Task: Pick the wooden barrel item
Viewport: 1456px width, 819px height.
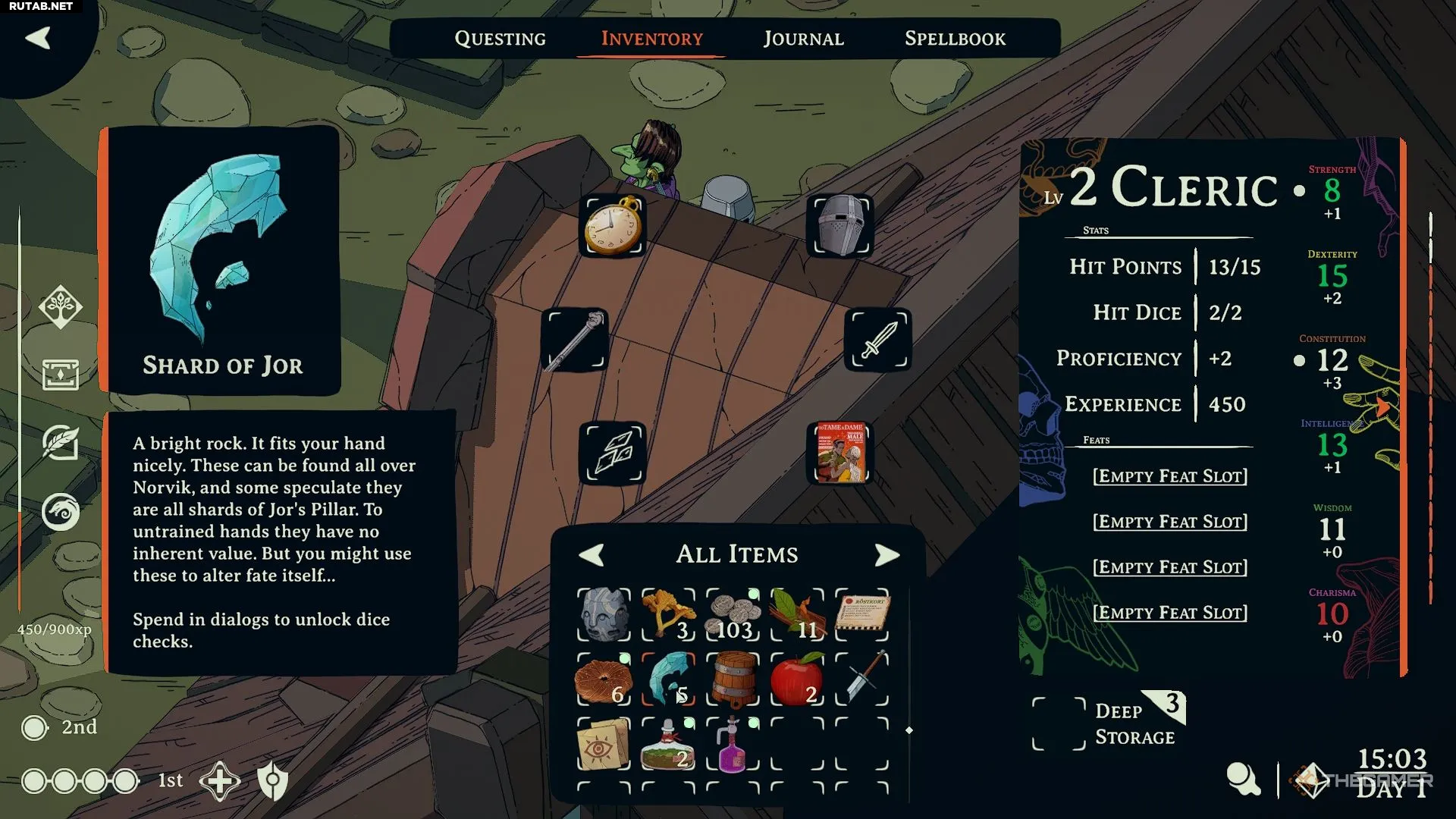Action: point(733,679)
